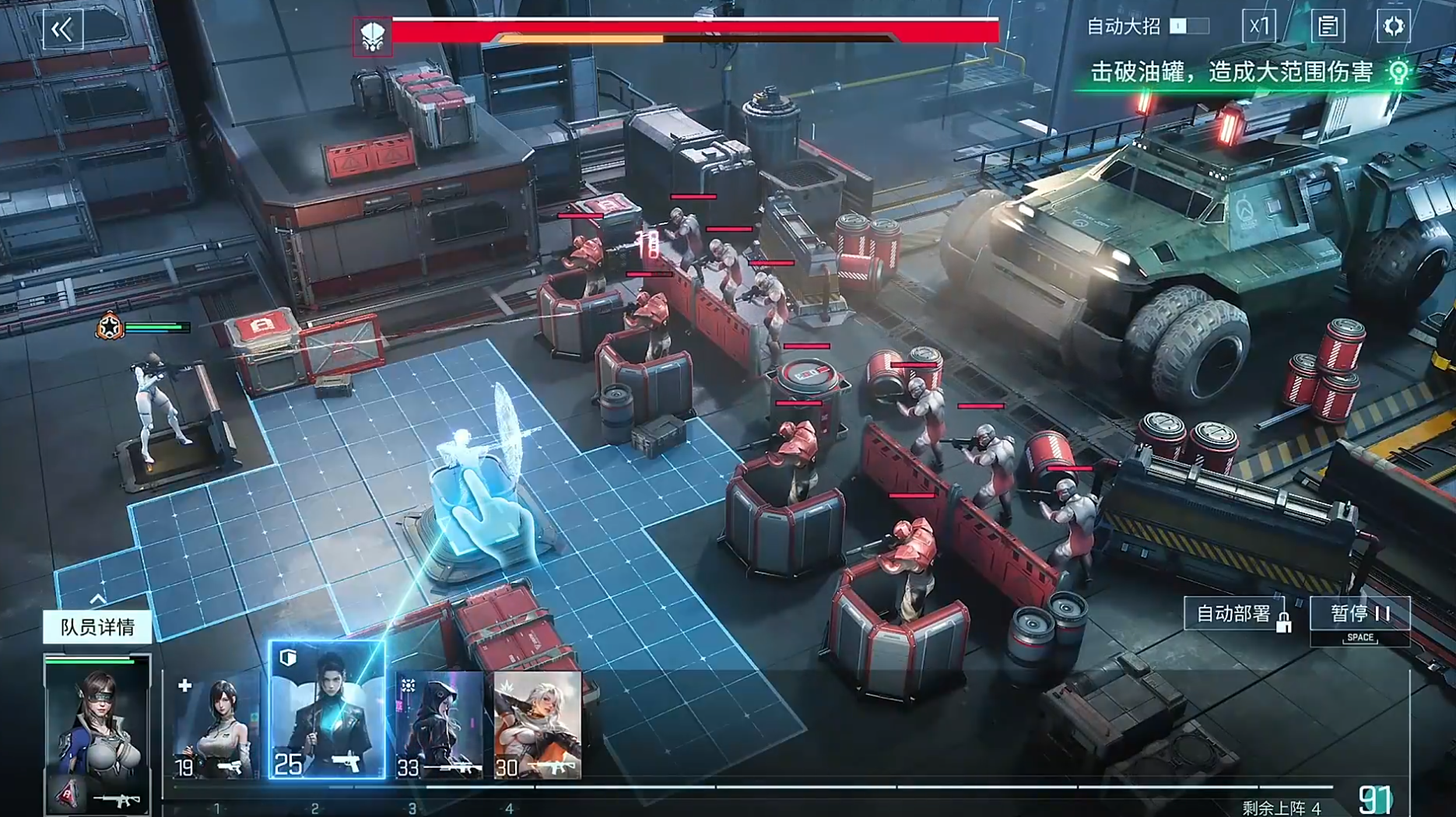This screenshot has height=817, width=1456.
Task: Select the cost 19 medic character card
Action: click(x=215, y=726)
